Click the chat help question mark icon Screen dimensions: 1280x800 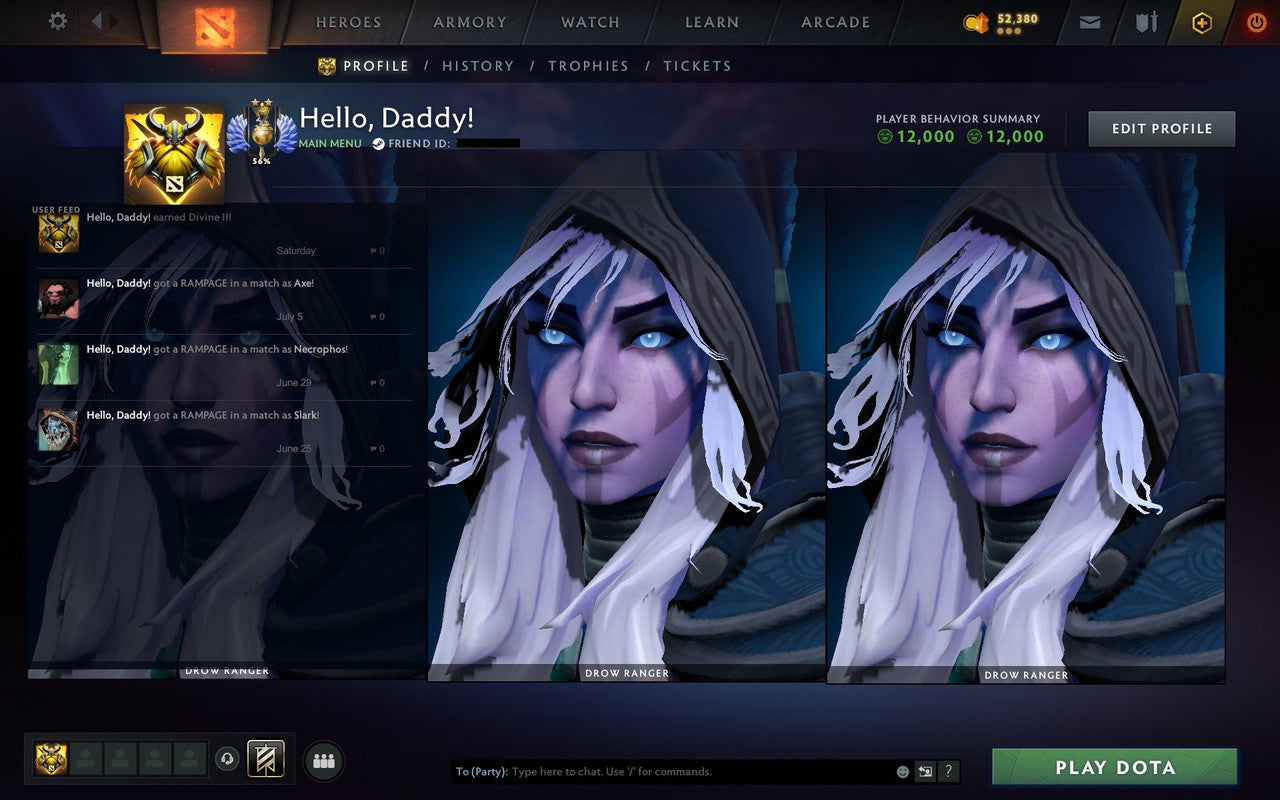click(947, 771)
